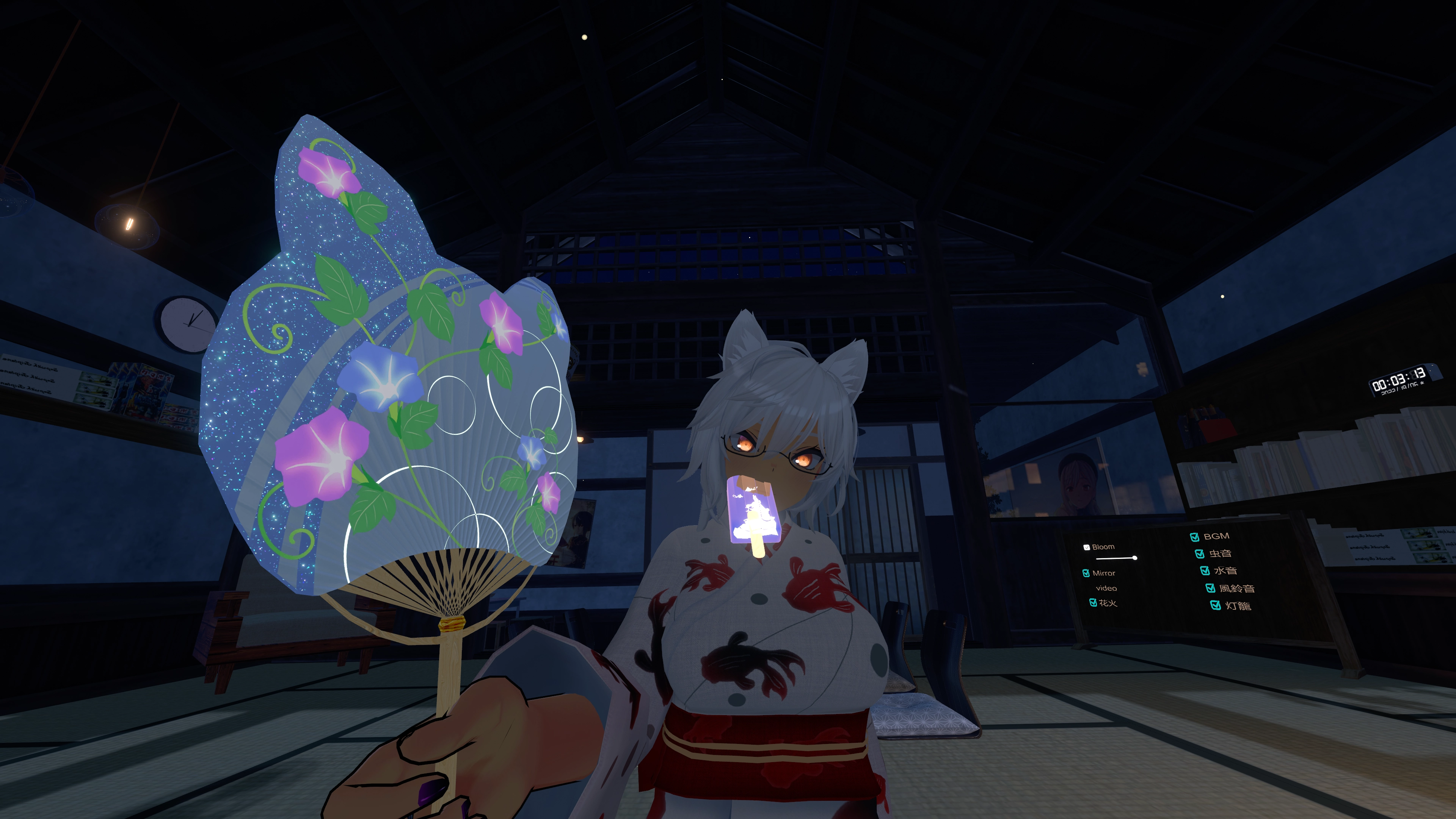
Task: Click the Bloom intensity slider
Action: (x=1116, y=559)
